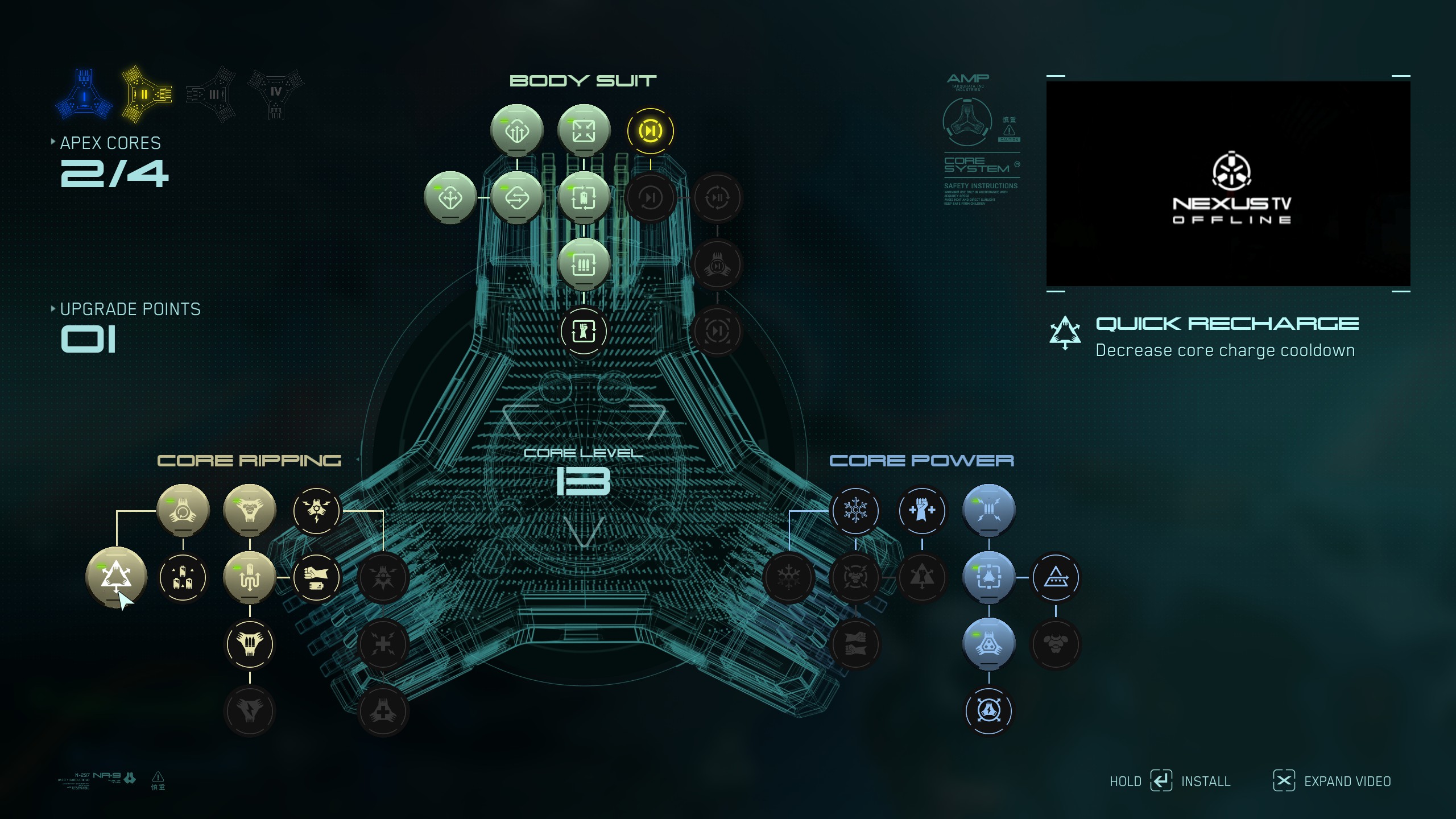This screenshot has width=1456, height=819.
Task: Open the Nexus TV video preview
Action: pos(1228,183)
